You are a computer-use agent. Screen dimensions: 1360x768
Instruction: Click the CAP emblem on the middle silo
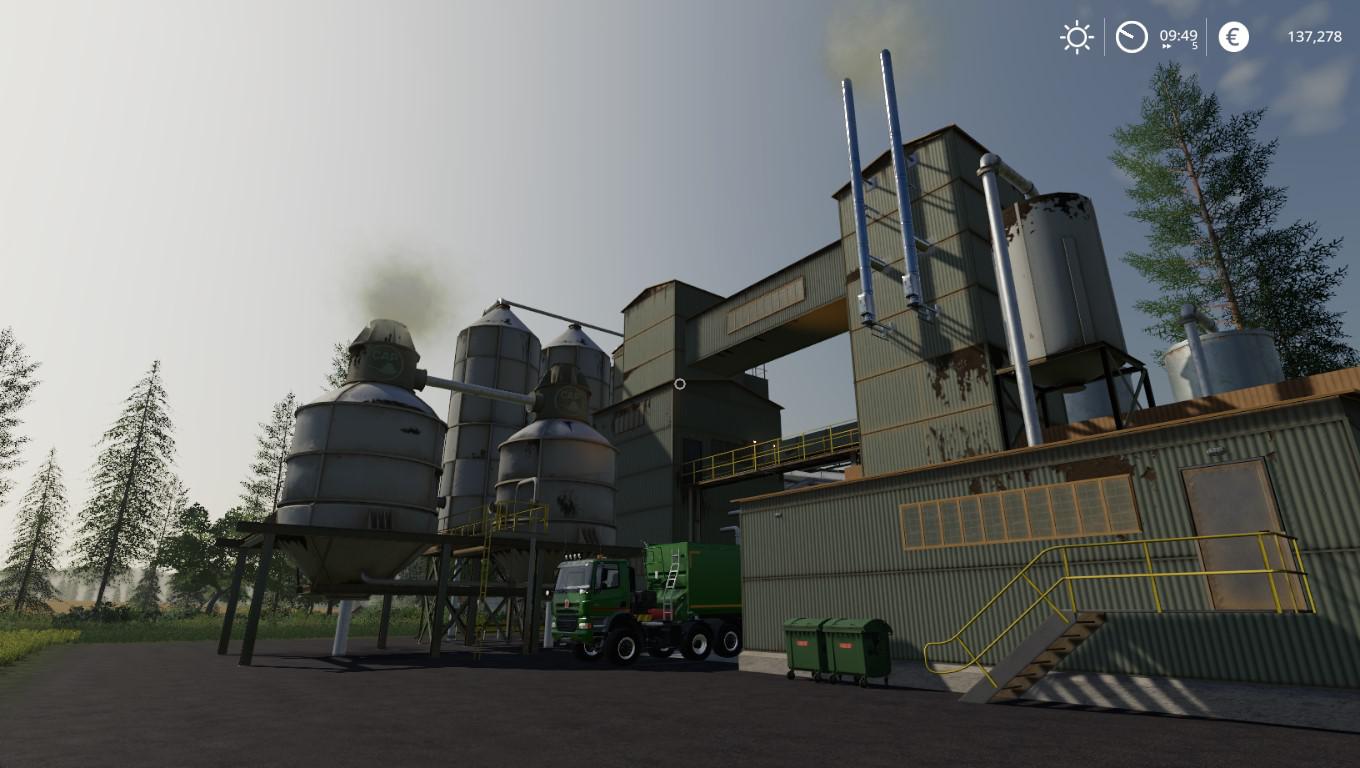pos(569,396)
